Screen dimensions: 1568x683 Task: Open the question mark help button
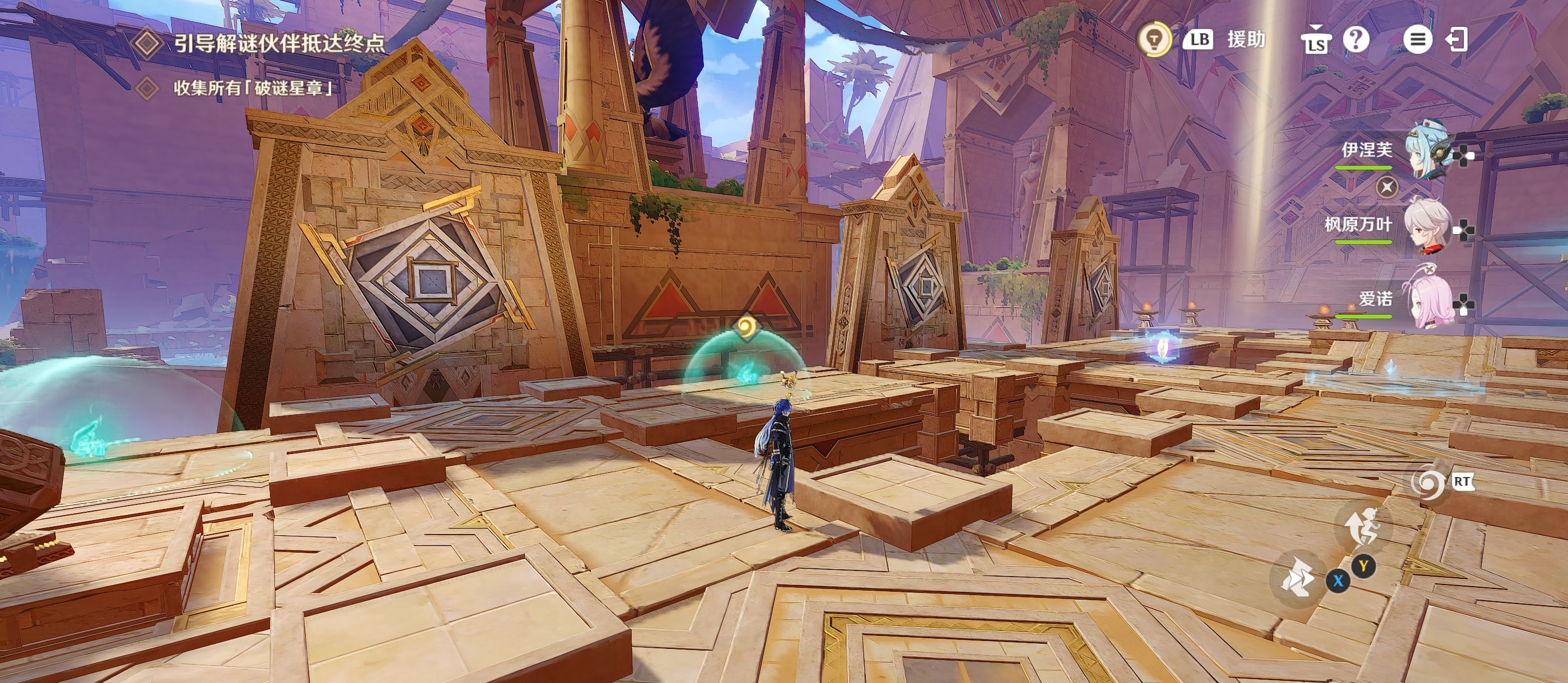tap(1356, 40)
